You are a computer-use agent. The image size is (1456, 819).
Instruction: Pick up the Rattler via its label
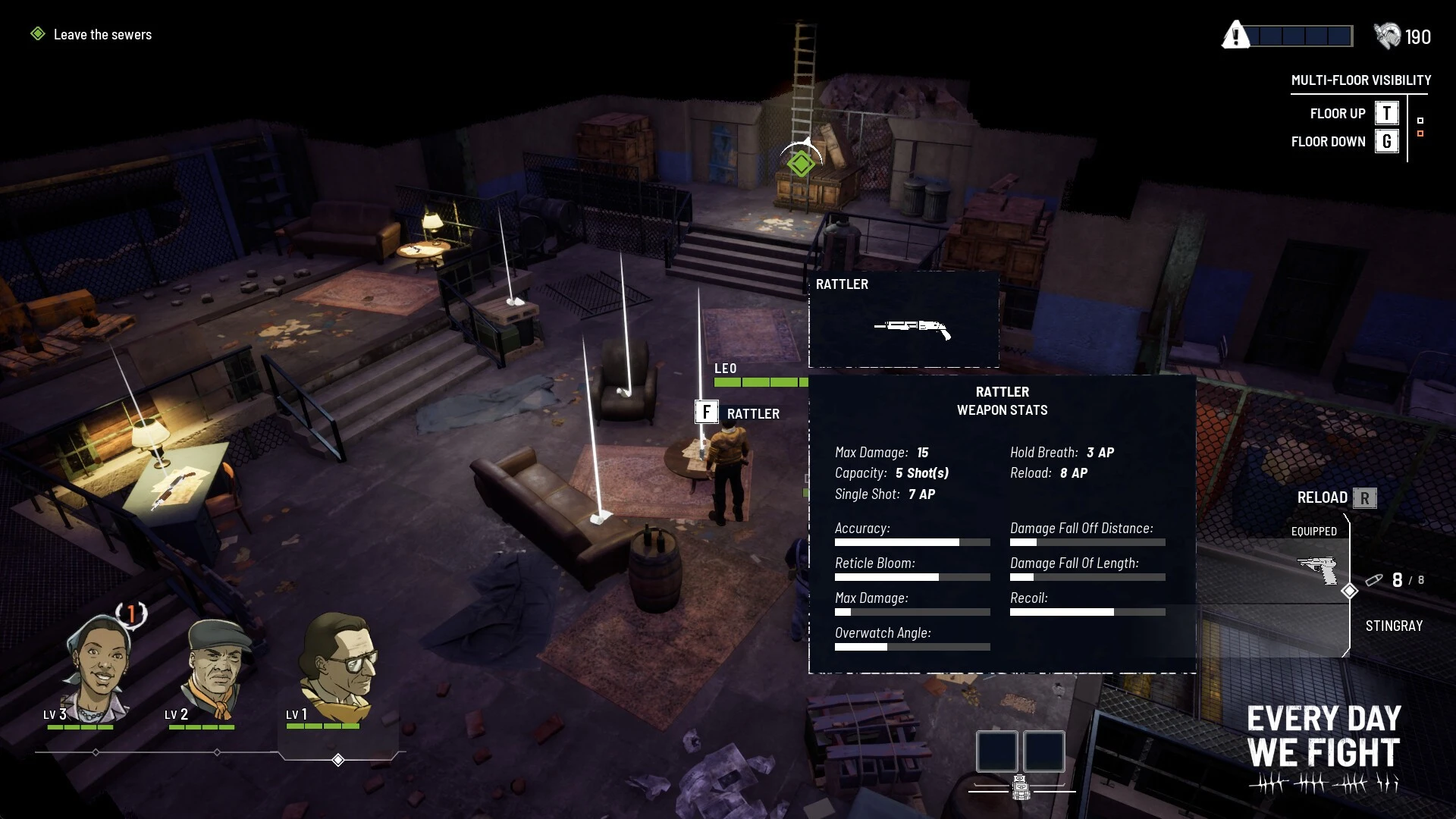point(752,414)
